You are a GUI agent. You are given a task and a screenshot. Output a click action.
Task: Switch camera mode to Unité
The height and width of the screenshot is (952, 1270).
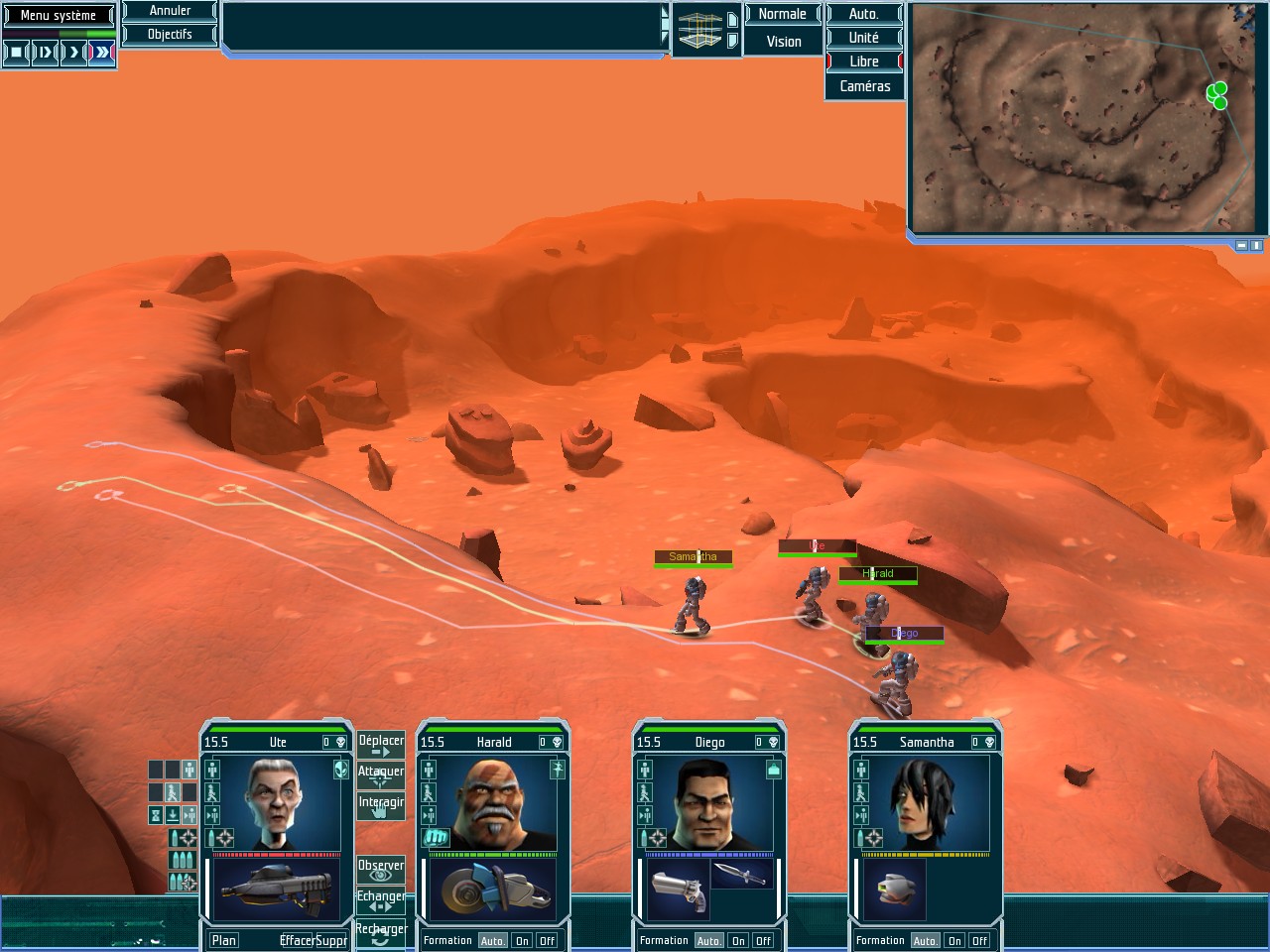coord(863,38)
